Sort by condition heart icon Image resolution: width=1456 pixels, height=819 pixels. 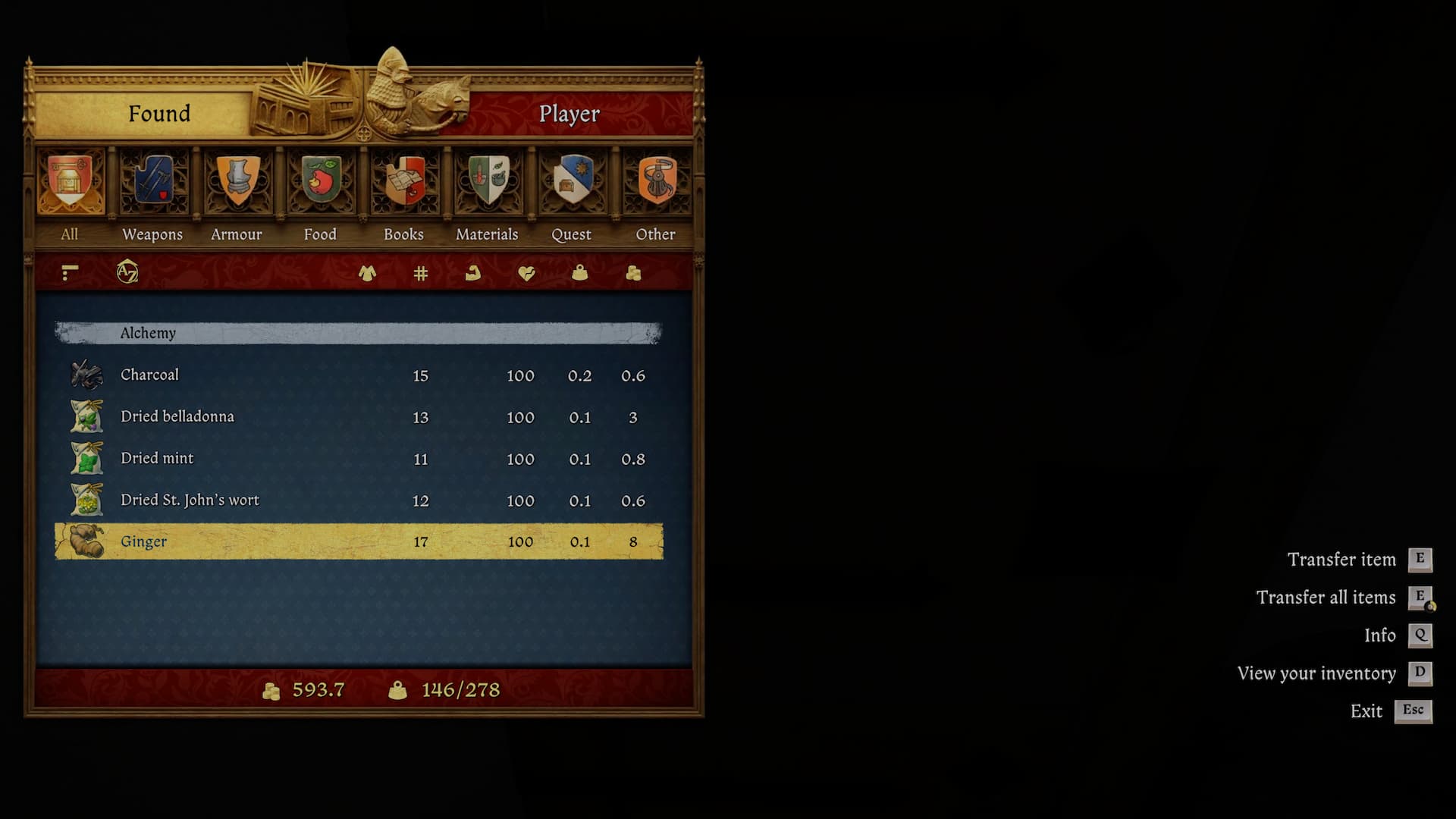526,273
